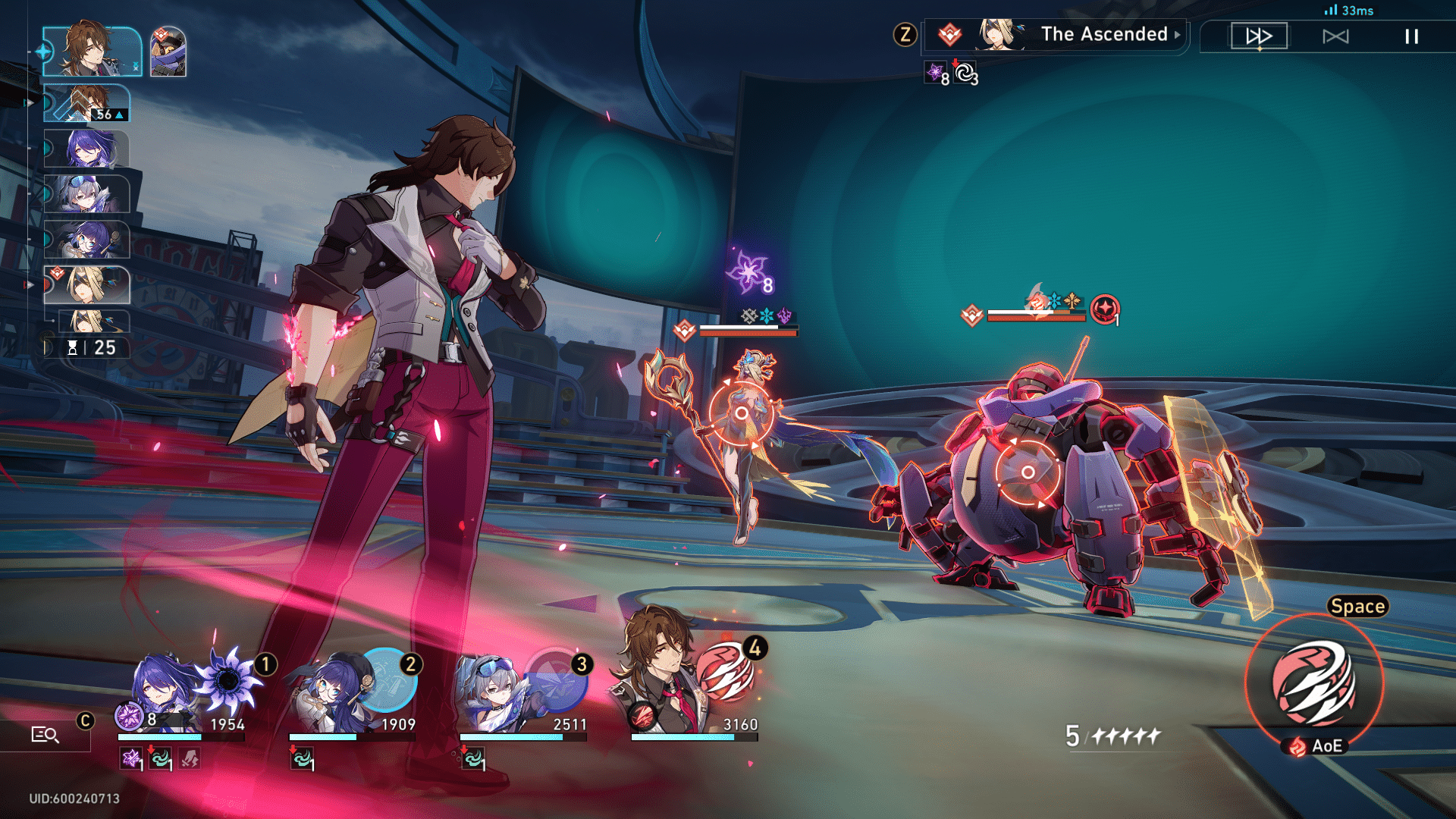Select the silver-haired character in turn order

pos(87,194)
